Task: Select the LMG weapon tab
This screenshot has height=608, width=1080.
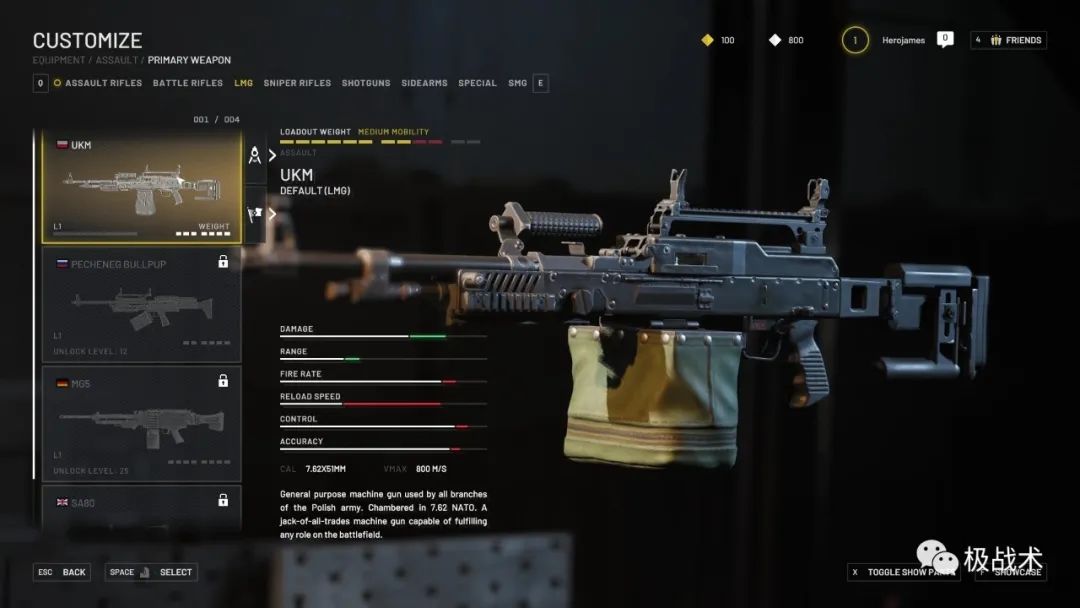Action: (243, 83)
